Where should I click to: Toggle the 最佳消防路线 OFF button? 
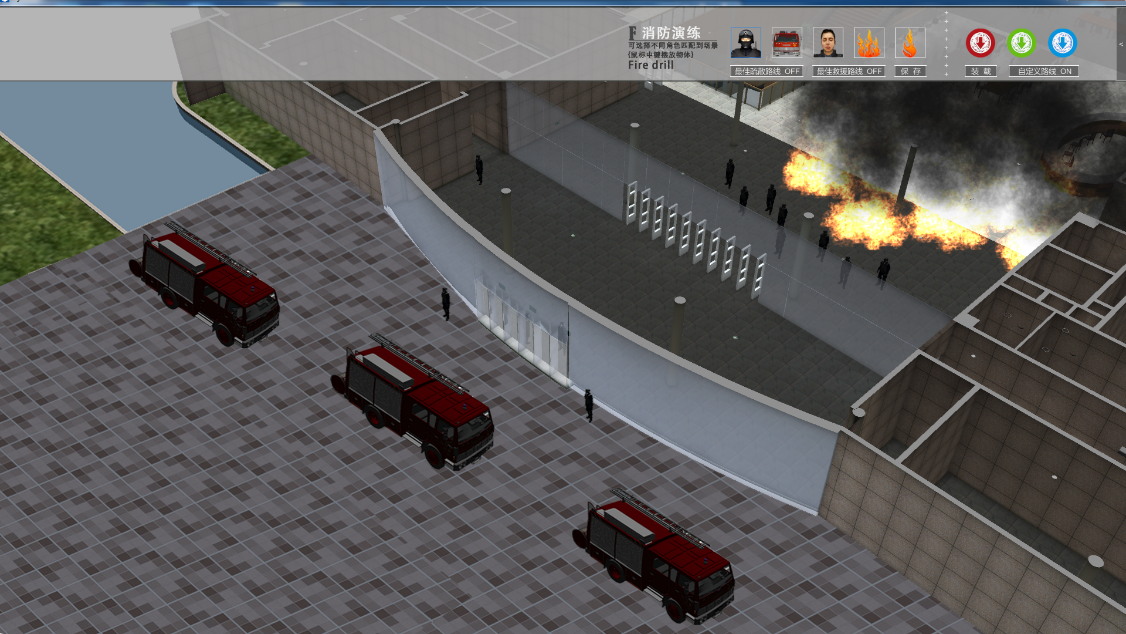click(x=767, y=72)
